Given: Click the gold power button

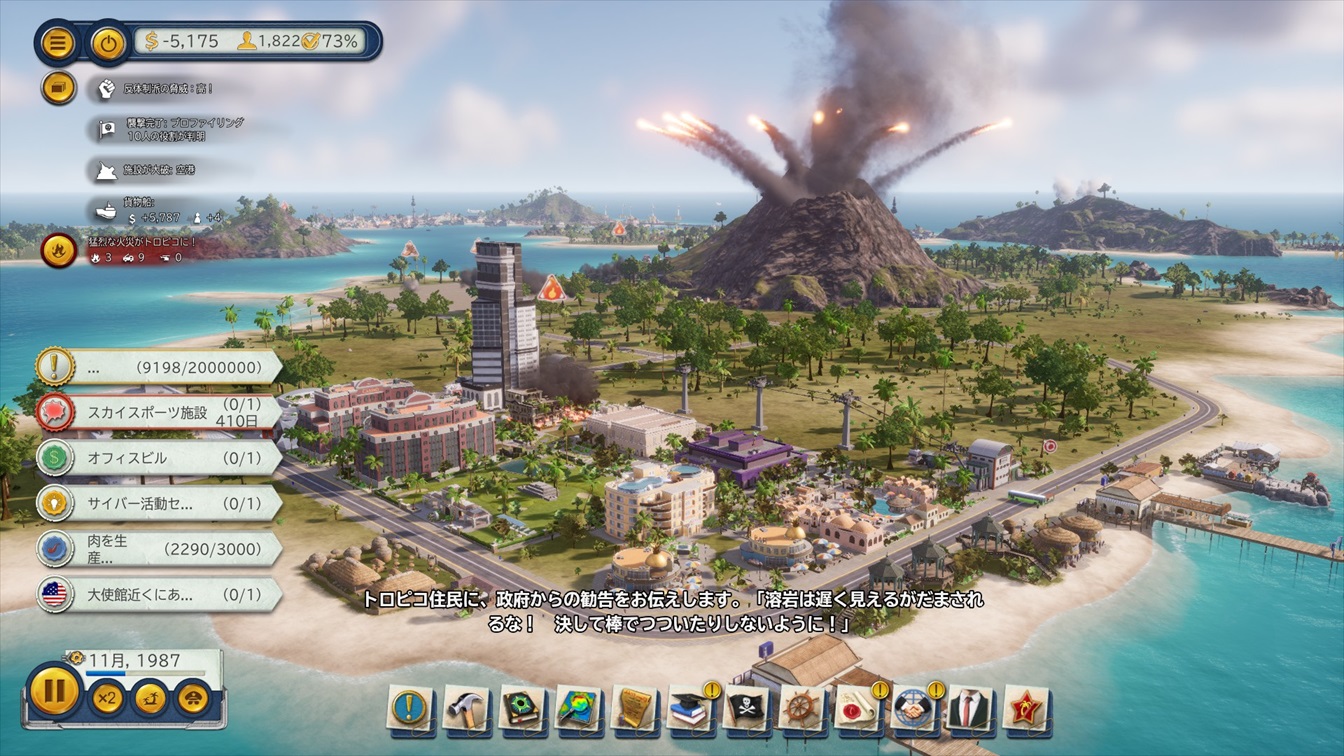Looking at the screenshot, I should (108, 42).
